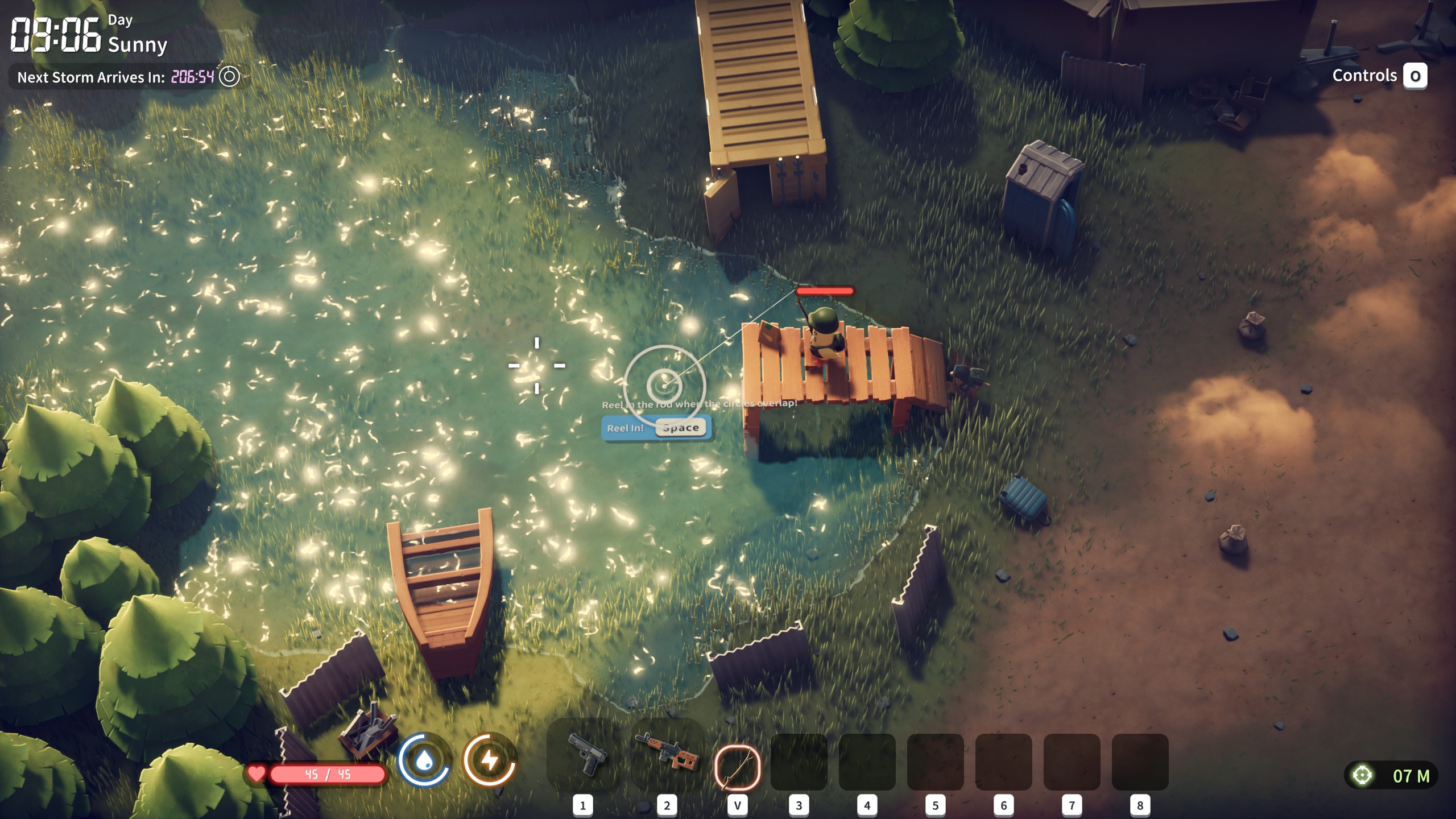Image resolution: width=1456 pixels, height=819 pixels.
Task: Toggle the highlighted fishing rod slot off
Action: pos(737,756)
